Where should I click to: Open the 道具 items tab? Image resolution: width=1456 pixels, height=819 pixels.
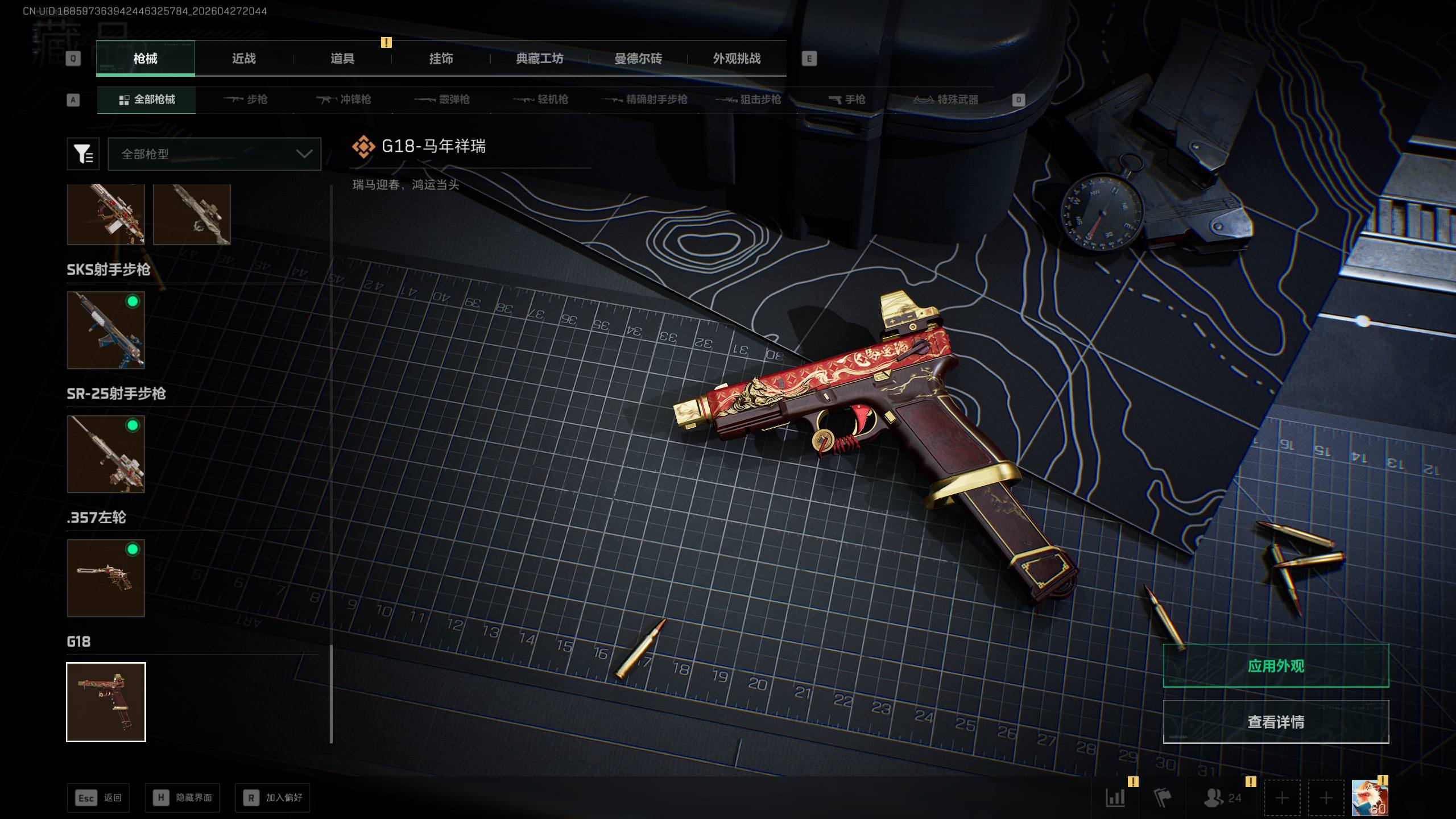click(x=342, y=59)
